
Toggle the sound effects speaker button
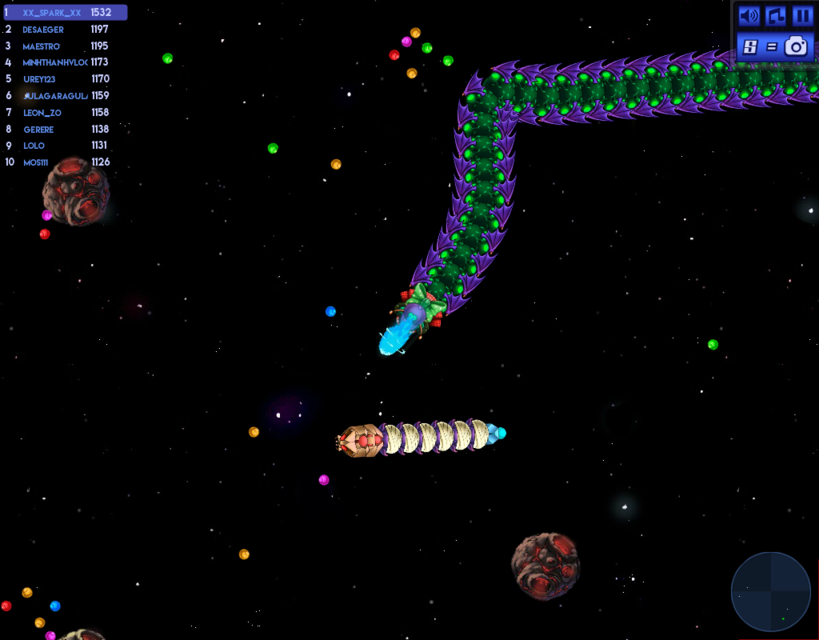(749, 16)
